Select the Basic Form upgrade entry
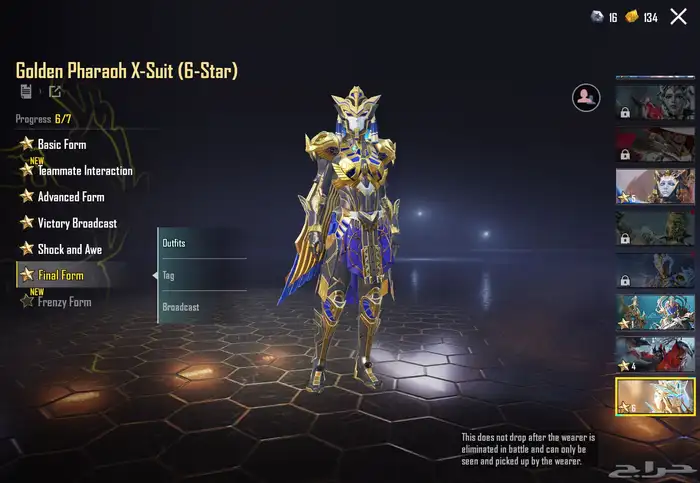 pyautogui.click(x=61, y=145)
